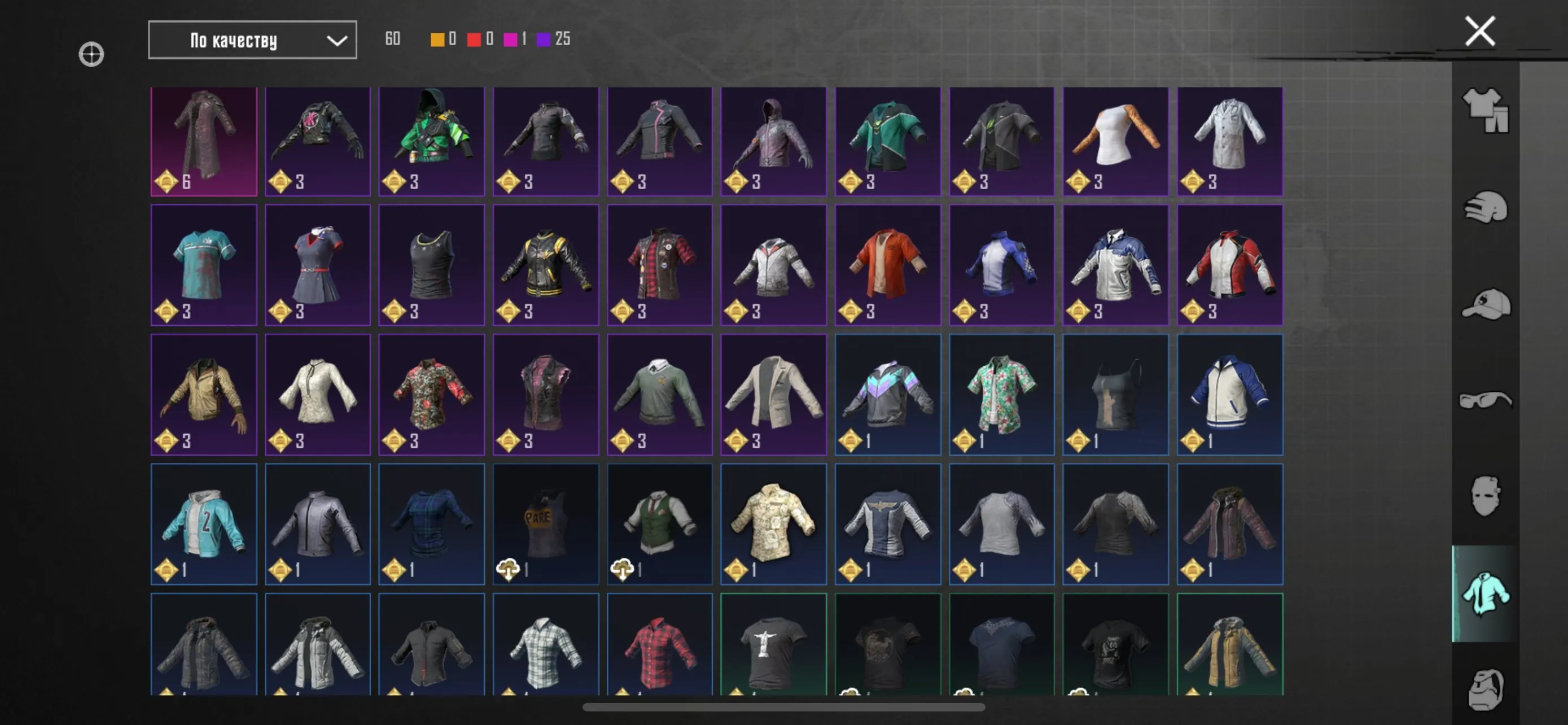Close the inventory screen with the X

[x=1479, y=30]
